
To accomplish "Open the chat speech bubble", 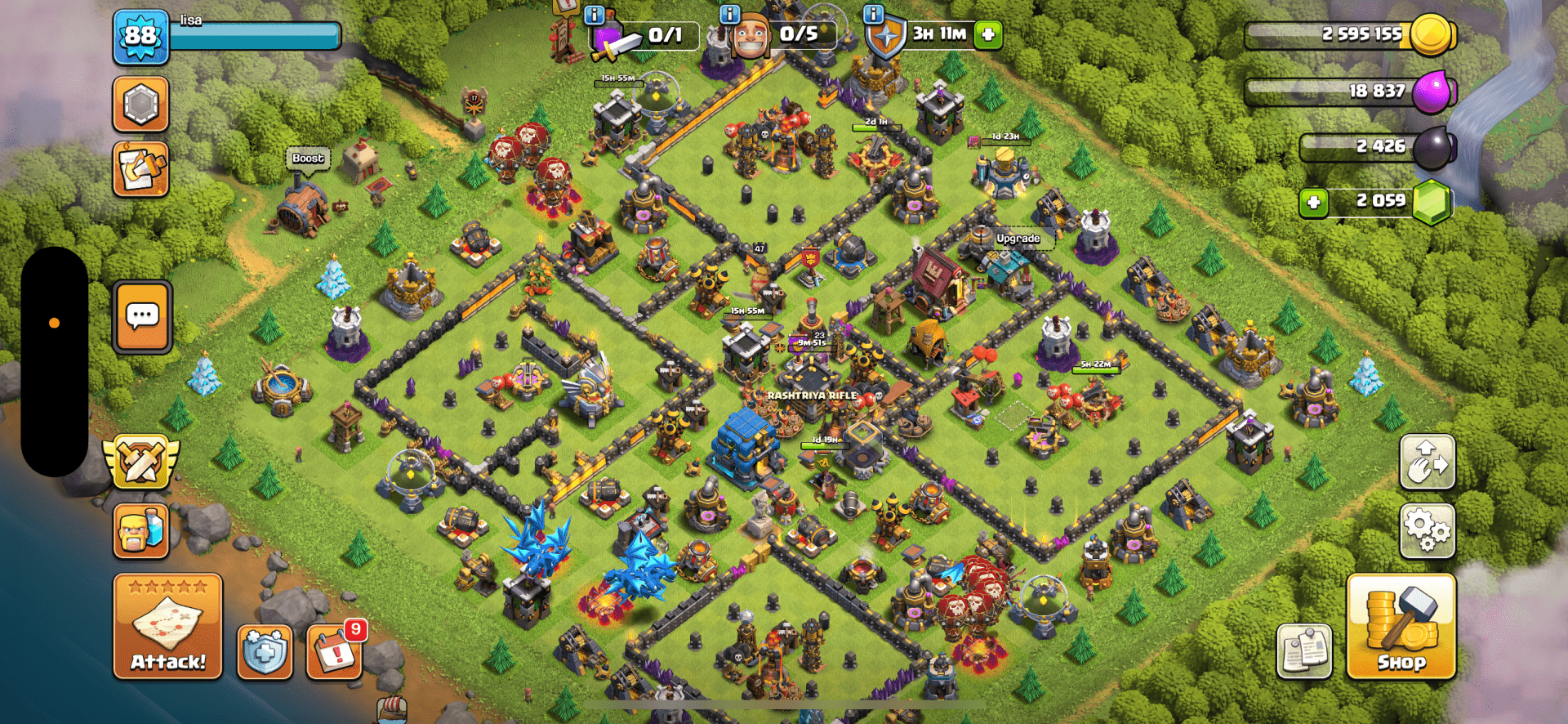I will (x=142, y=316).
